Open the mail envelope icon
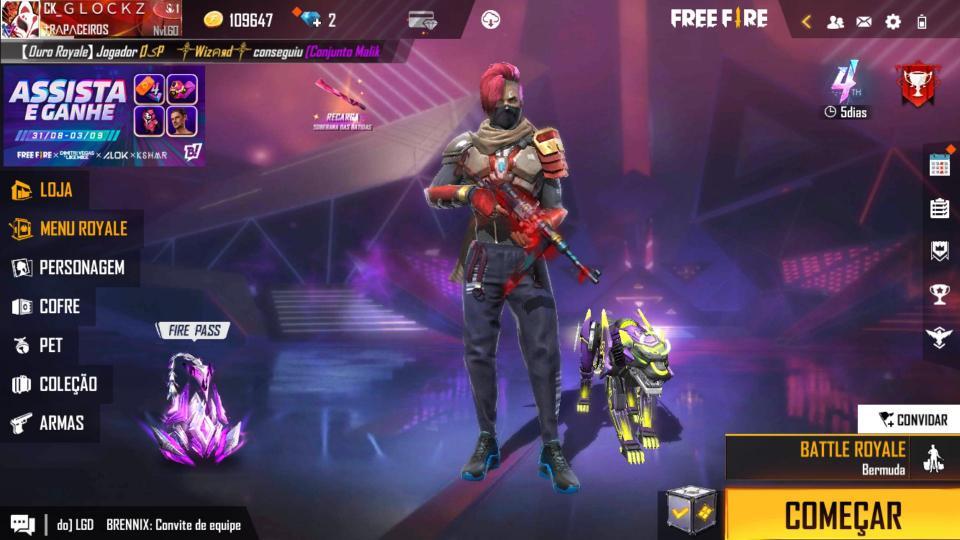This screenshot has width=960, height=540. coord(864,21)
